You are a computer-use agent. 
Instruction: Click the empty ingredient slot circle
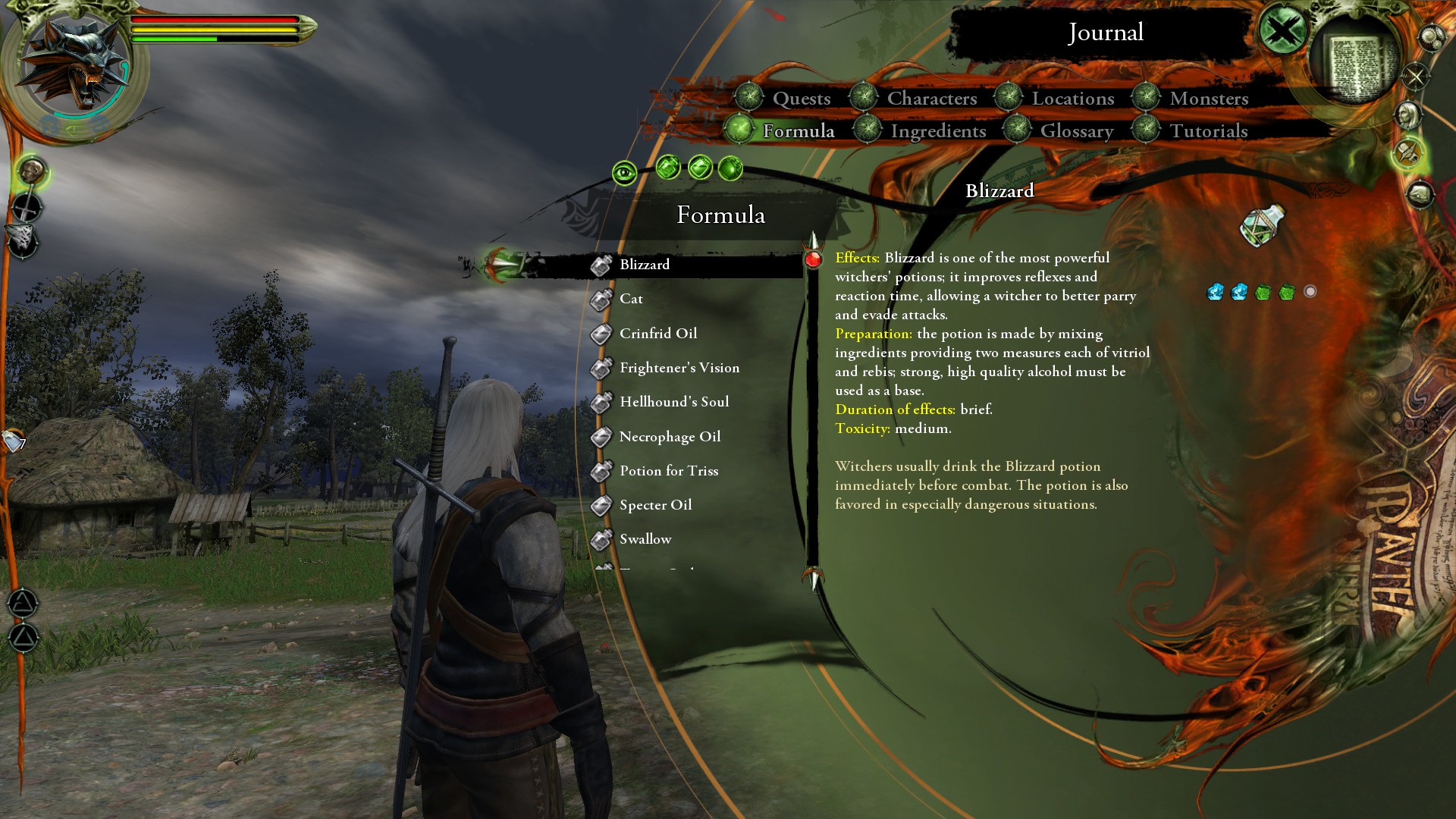tap(1308, 290)
